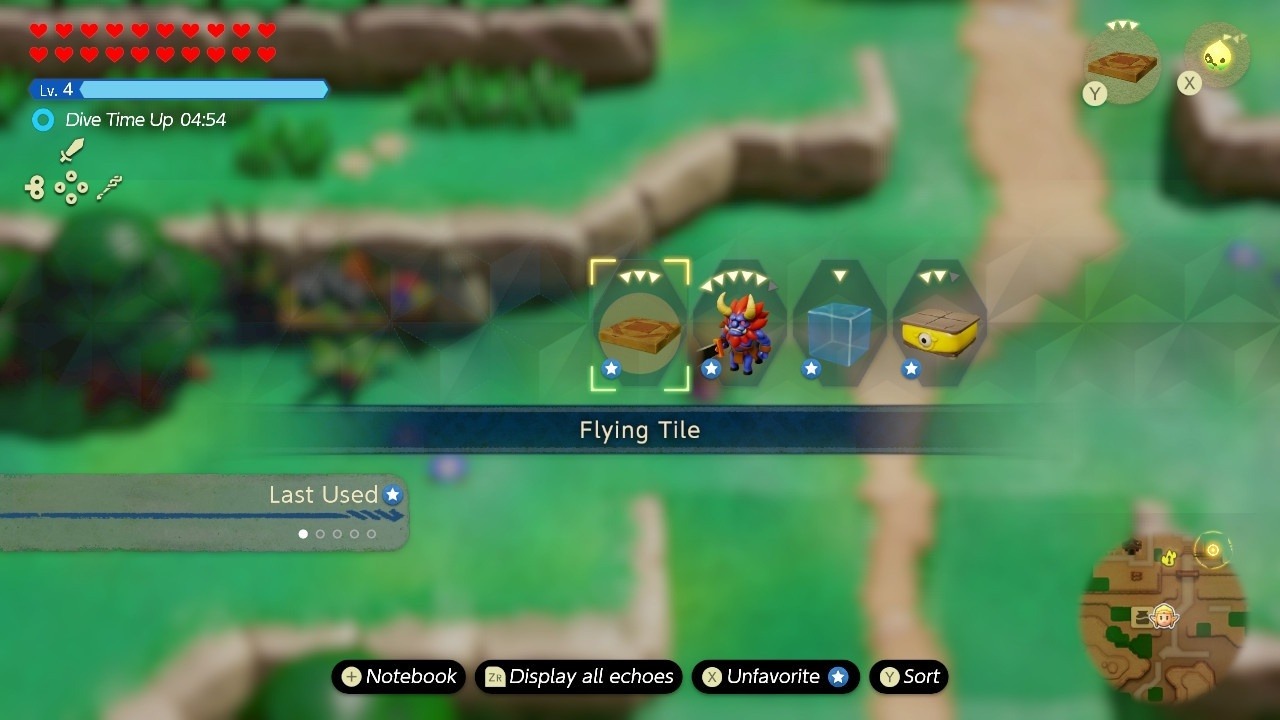Image resolution: width=1280 pixels, height=720 pixels.
Task: Click Display all echoes
Action: (578, 677)
